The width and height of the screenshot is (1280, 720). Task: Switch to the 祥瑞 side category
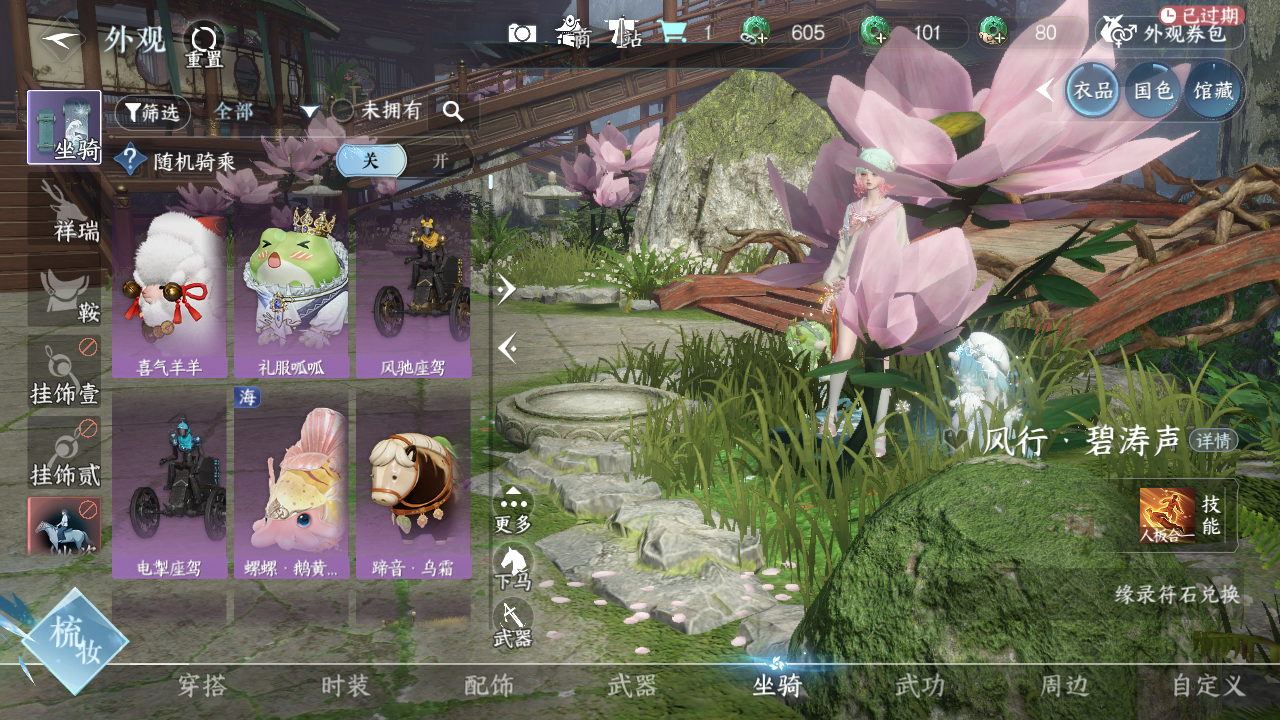(x=64, y=210)
